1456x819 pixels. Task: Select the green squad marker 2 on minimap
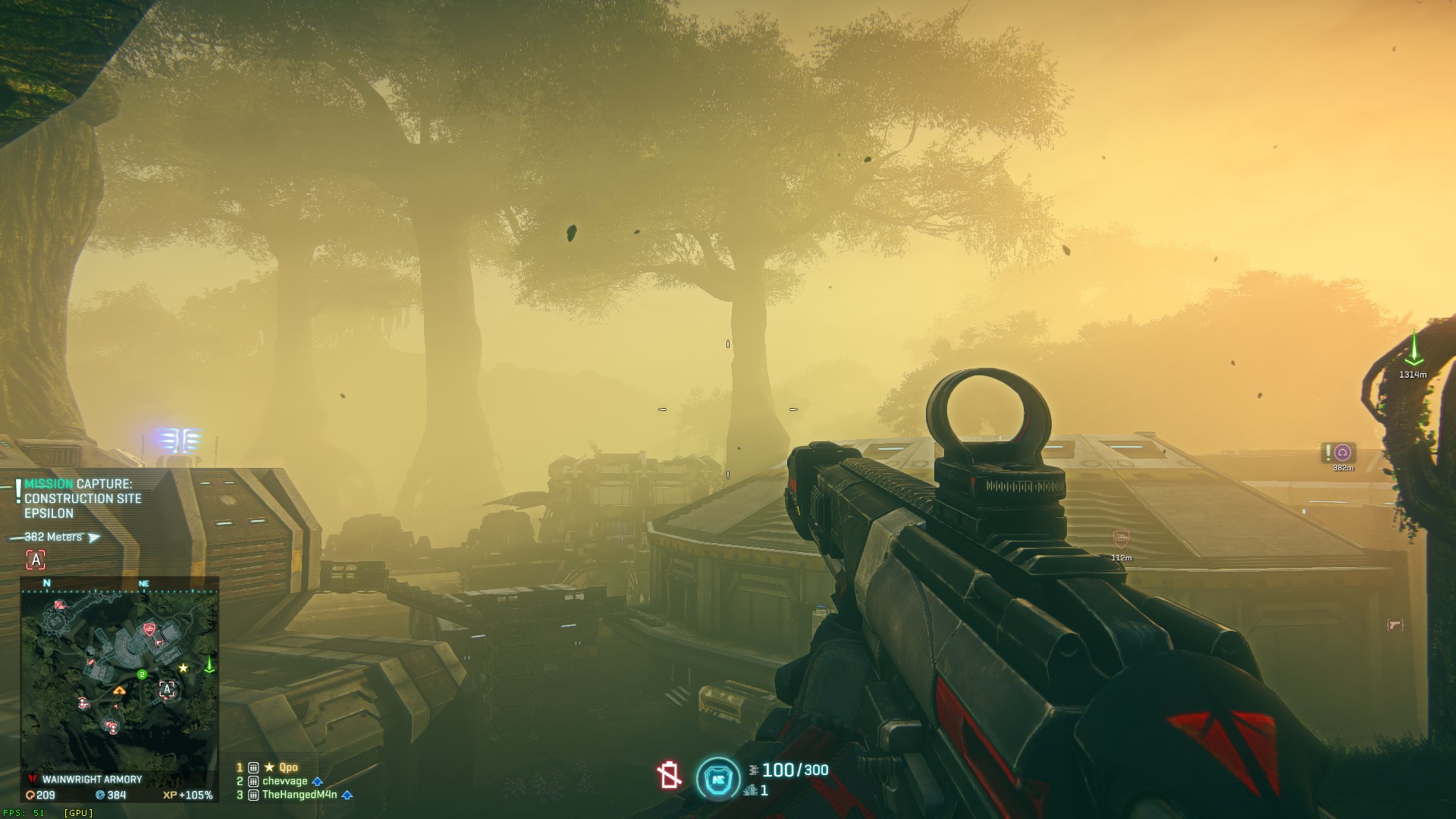[142, 674]
